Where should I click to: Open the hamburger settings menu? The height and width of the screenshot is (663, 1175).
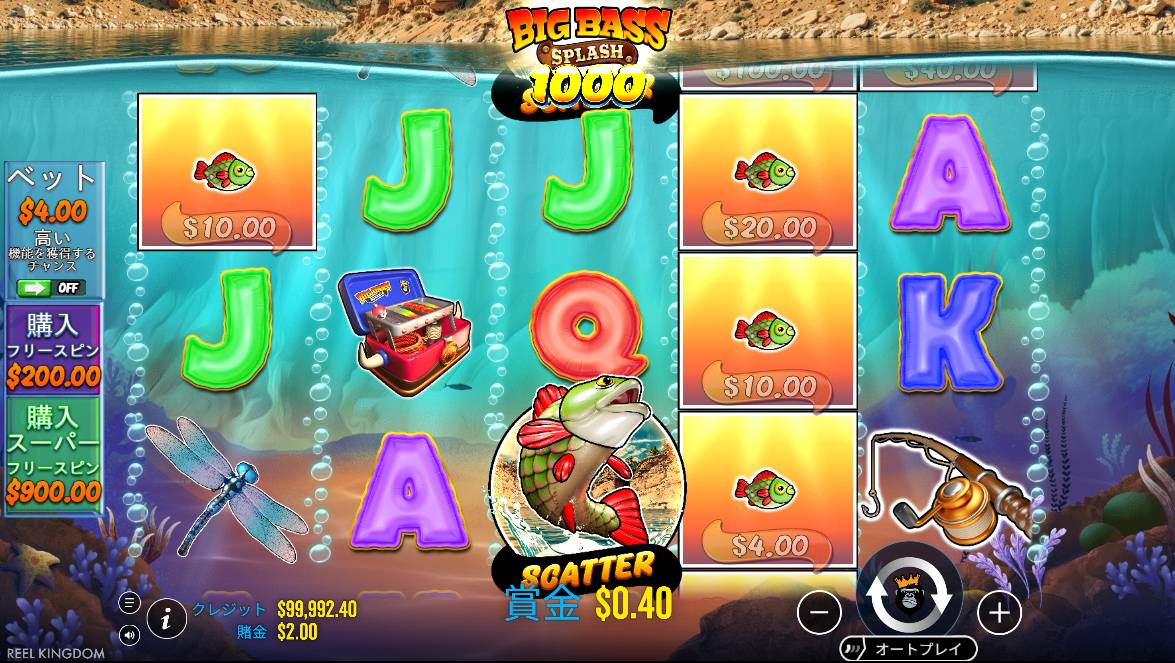tap(130, 603)
